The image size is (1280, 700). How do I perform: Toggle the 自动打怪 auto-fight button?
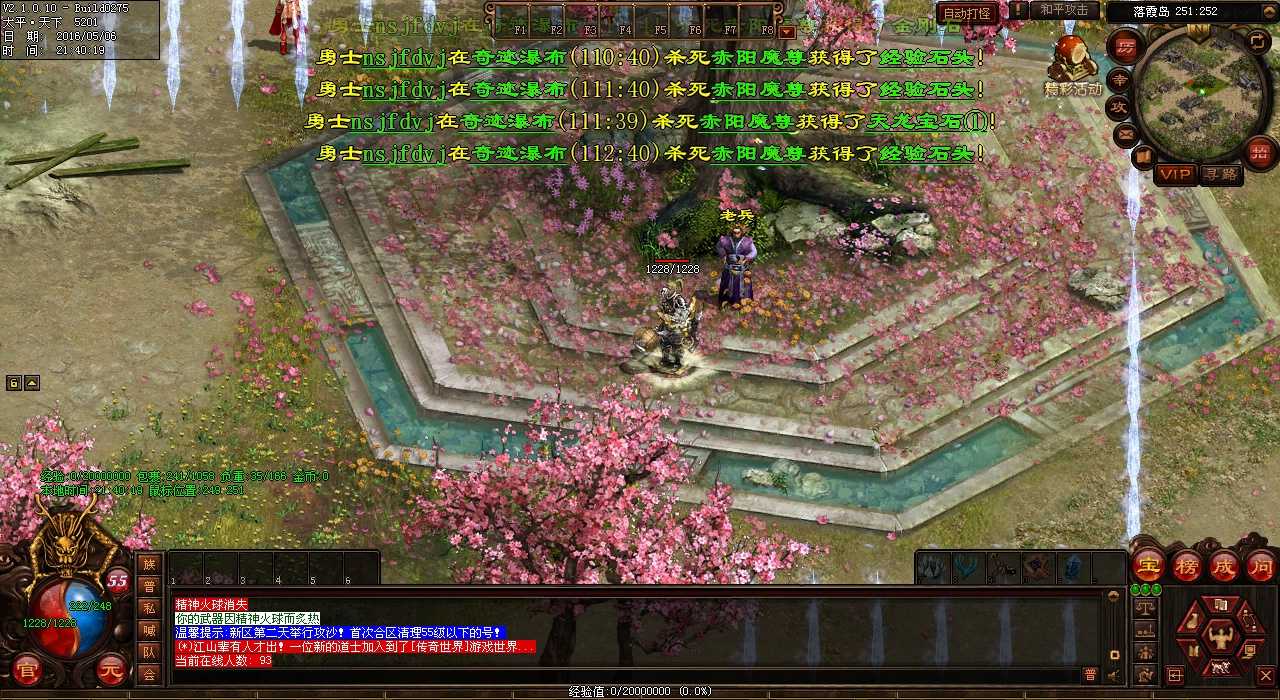tap(968, 13)
